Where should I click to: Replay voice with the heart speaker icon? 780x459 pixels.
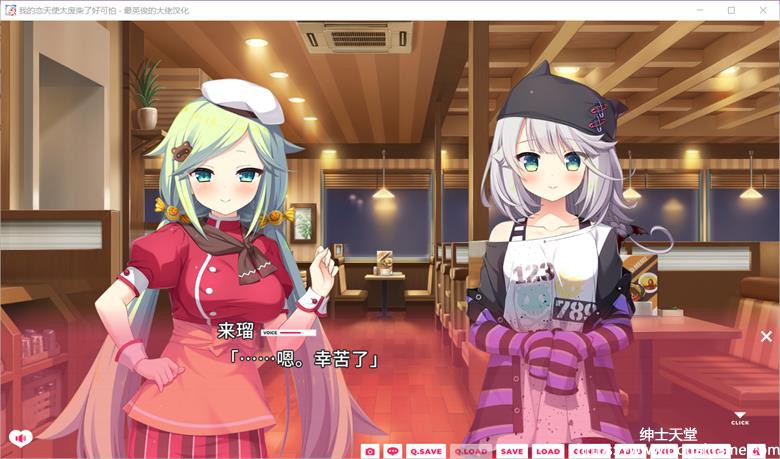(x=18, y=437)
